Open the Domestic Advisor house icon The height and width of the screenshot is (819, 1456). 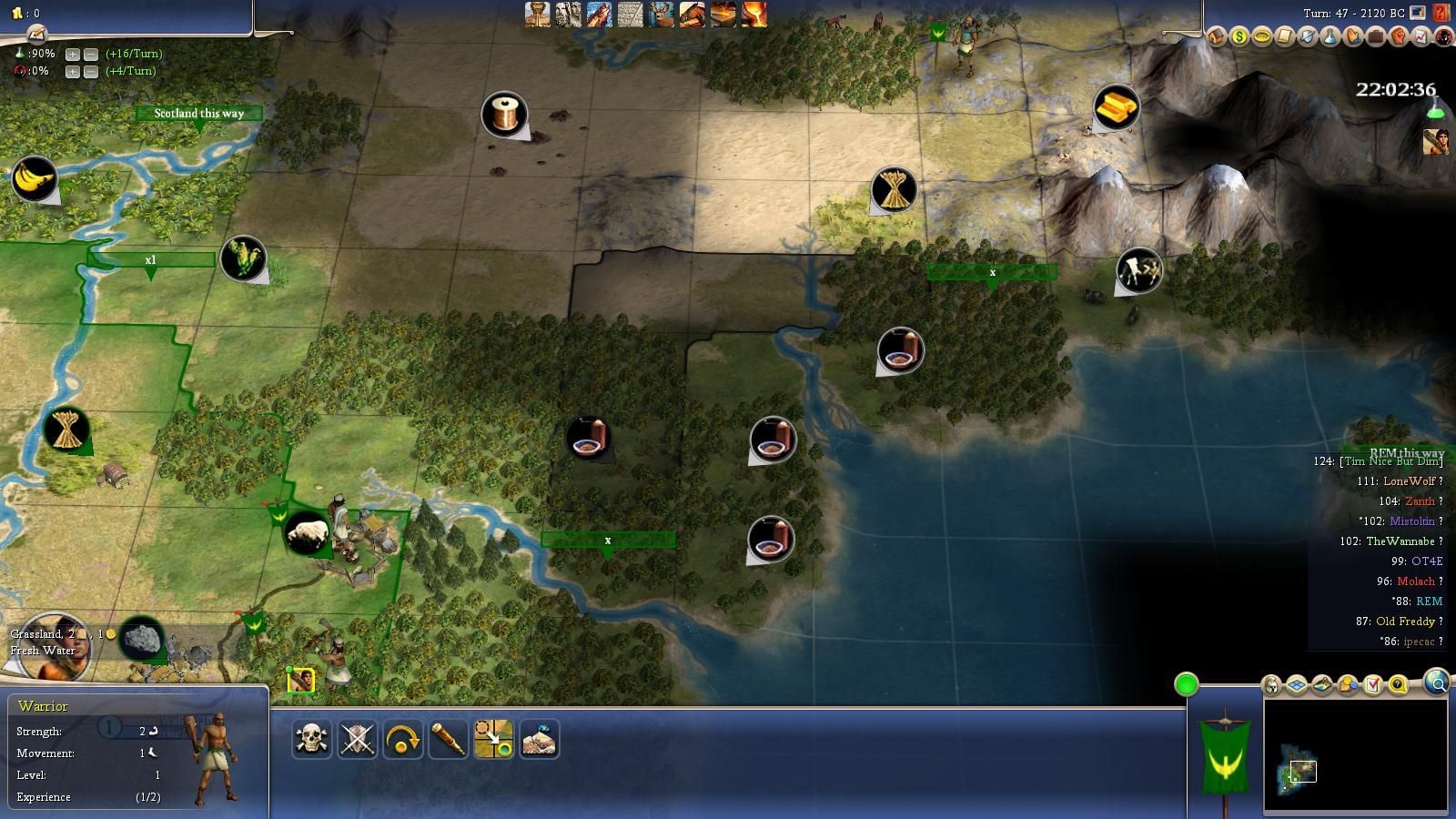(1217, 36)
